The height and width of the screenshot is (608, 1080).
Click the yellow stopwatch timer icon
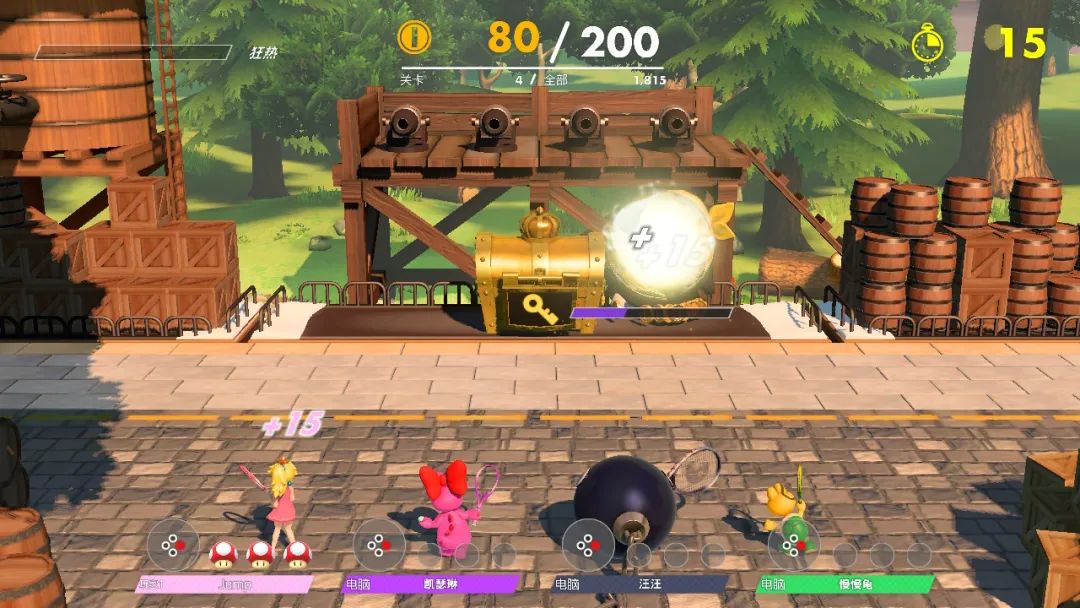(x=928, y=43)
